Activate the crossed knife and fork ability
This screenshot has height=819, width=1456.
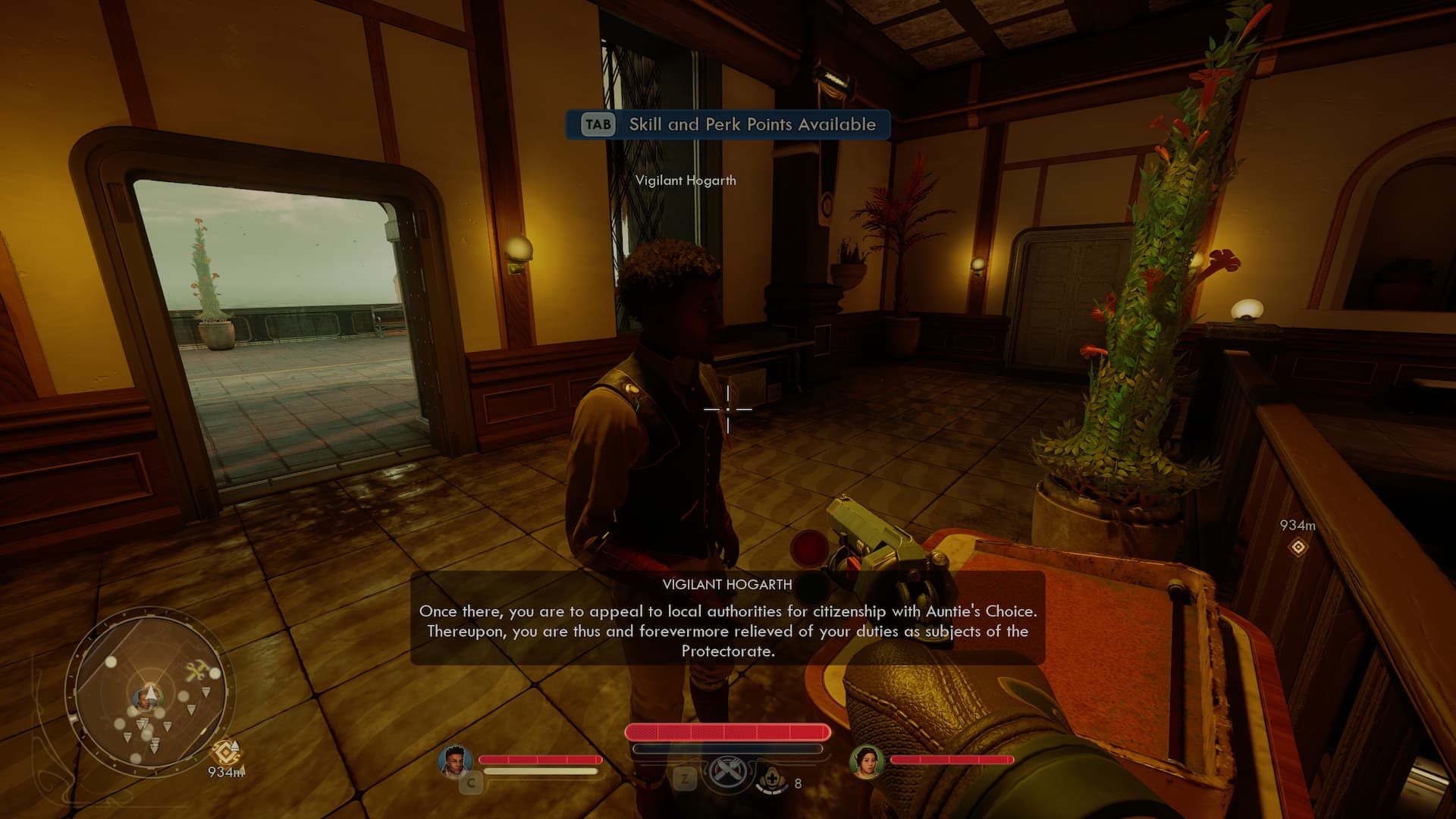click(x=726, y=773)
